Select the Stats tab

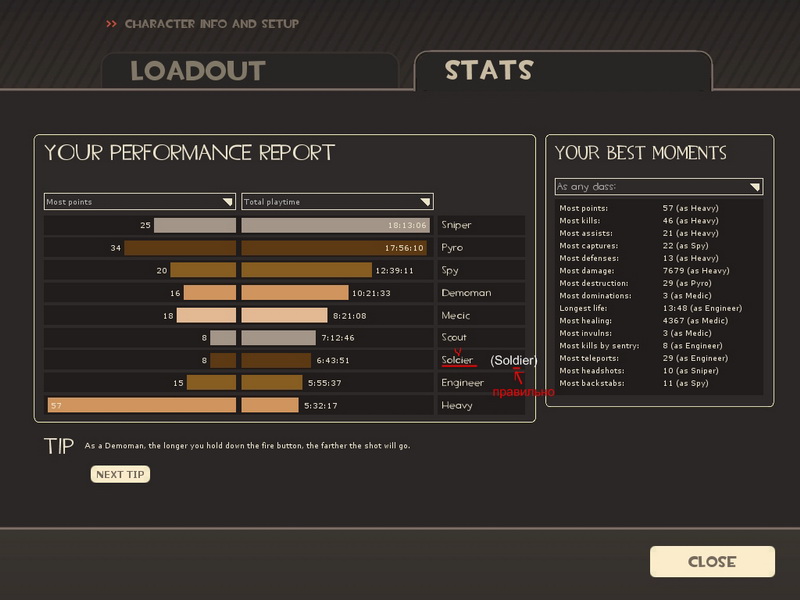[489, 70]
